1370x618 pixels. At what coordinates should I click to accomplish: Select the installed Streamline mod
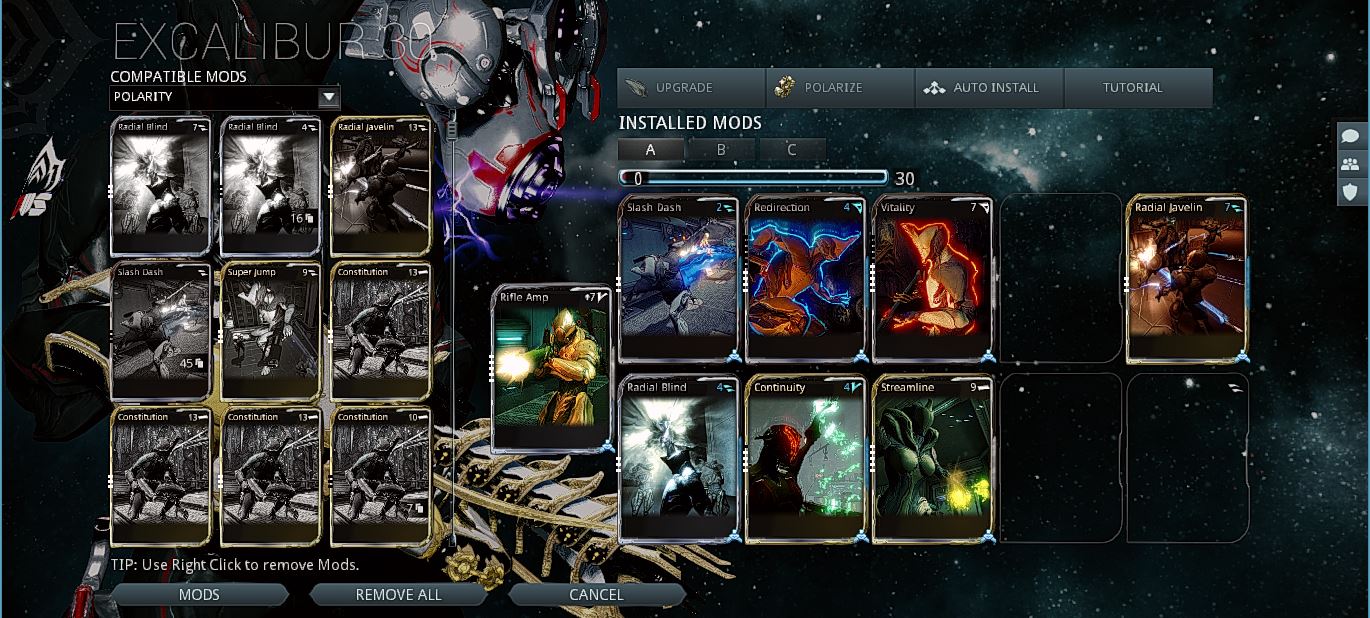932,458
